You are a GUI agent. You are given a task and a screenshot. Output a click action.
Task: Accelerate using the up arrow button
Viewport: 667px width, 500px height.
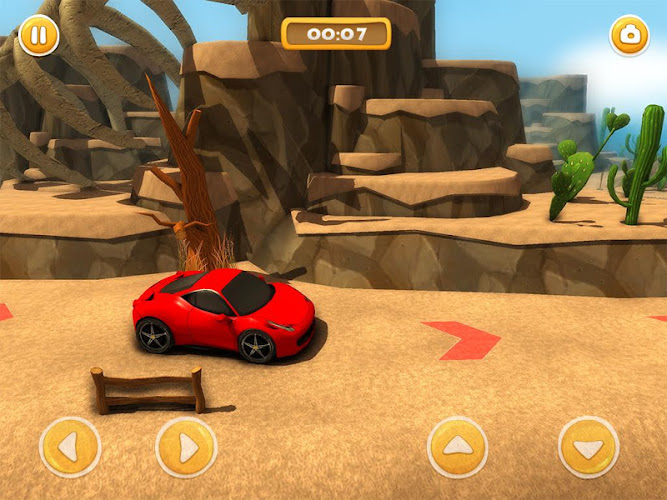point(457,447)
